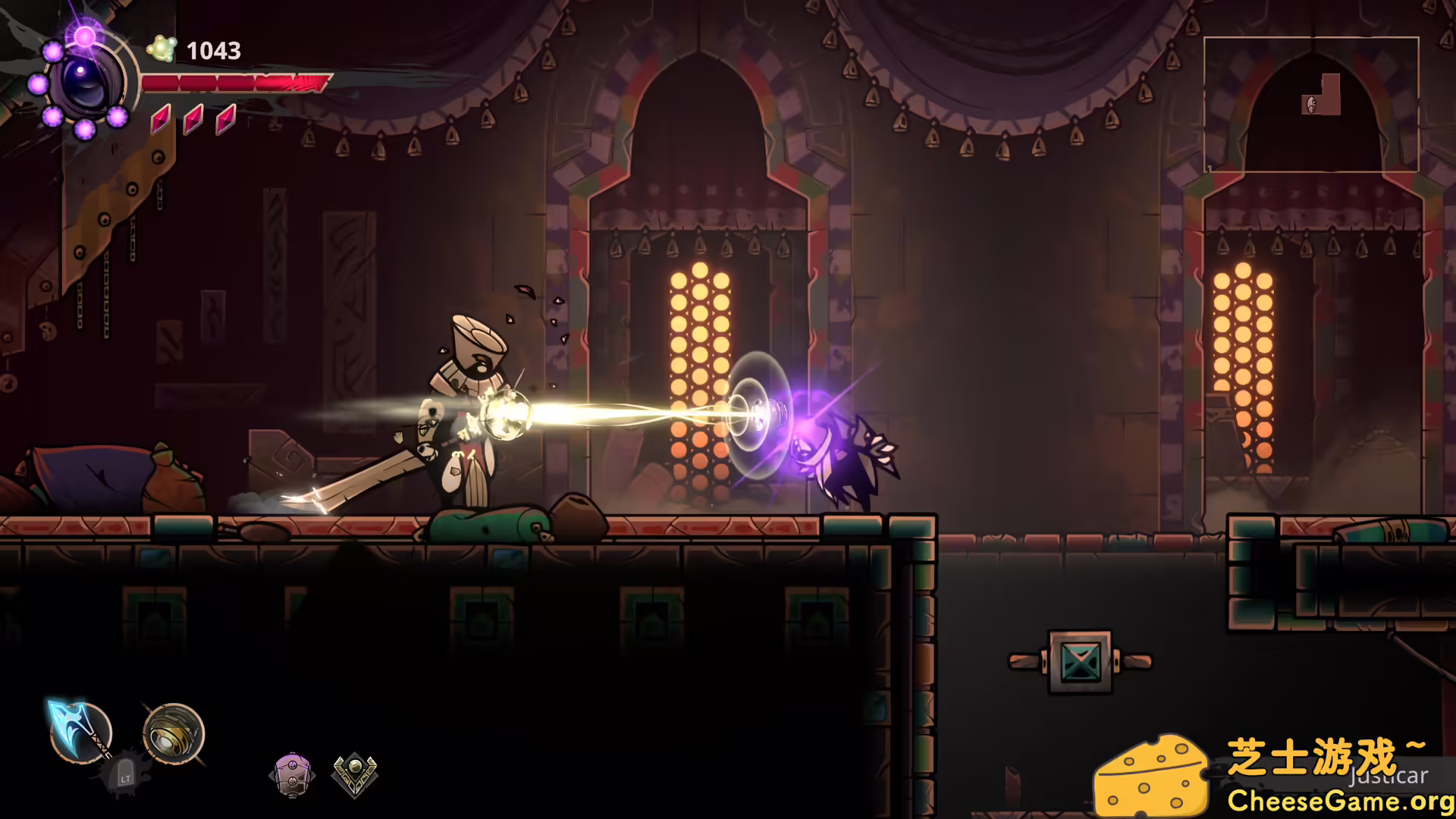Image resolution: width=1456 pixels, height=819 pixels.
Task: Open the minimap in the corner
Action: [x=1310, y=104]
